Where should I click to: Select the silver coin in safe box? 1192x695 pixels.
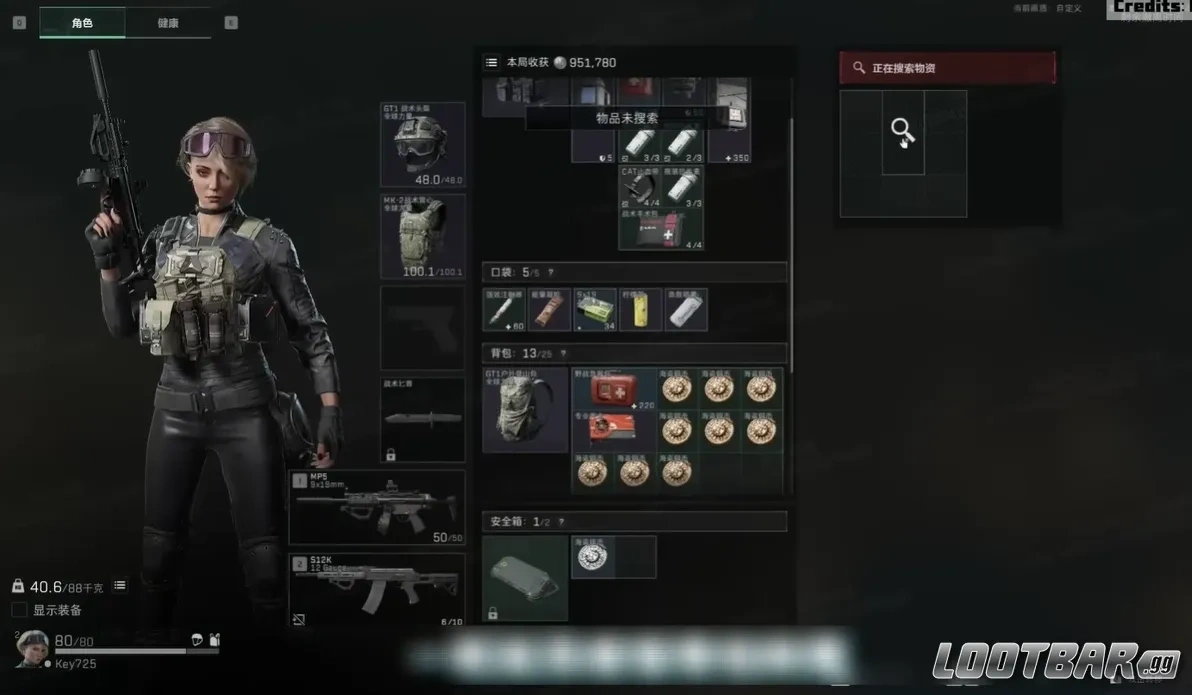pos(592,557)
